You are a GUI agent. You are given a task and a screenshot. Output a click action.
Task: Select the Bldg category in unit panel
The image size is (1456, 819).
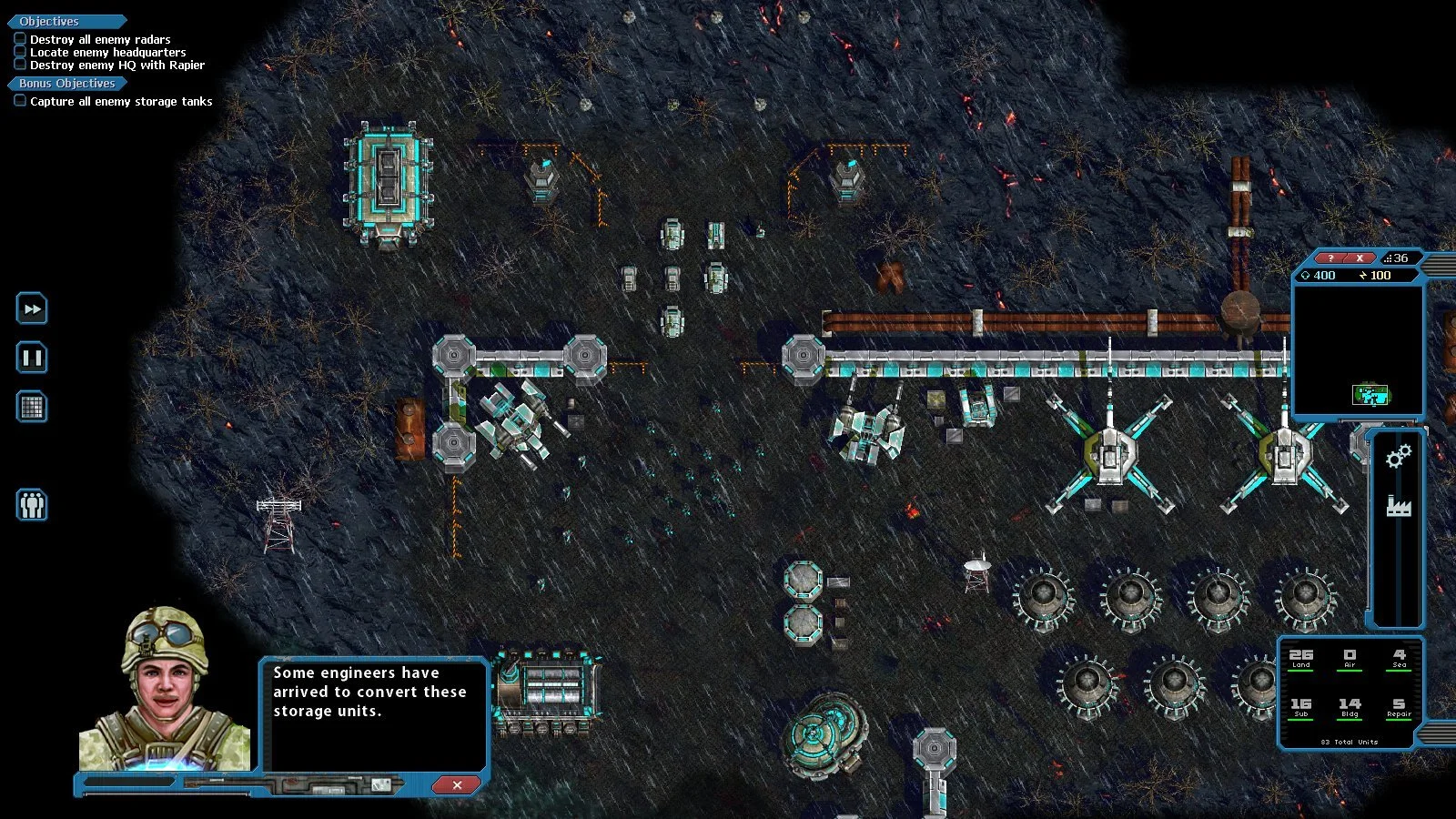(1349, 707)
